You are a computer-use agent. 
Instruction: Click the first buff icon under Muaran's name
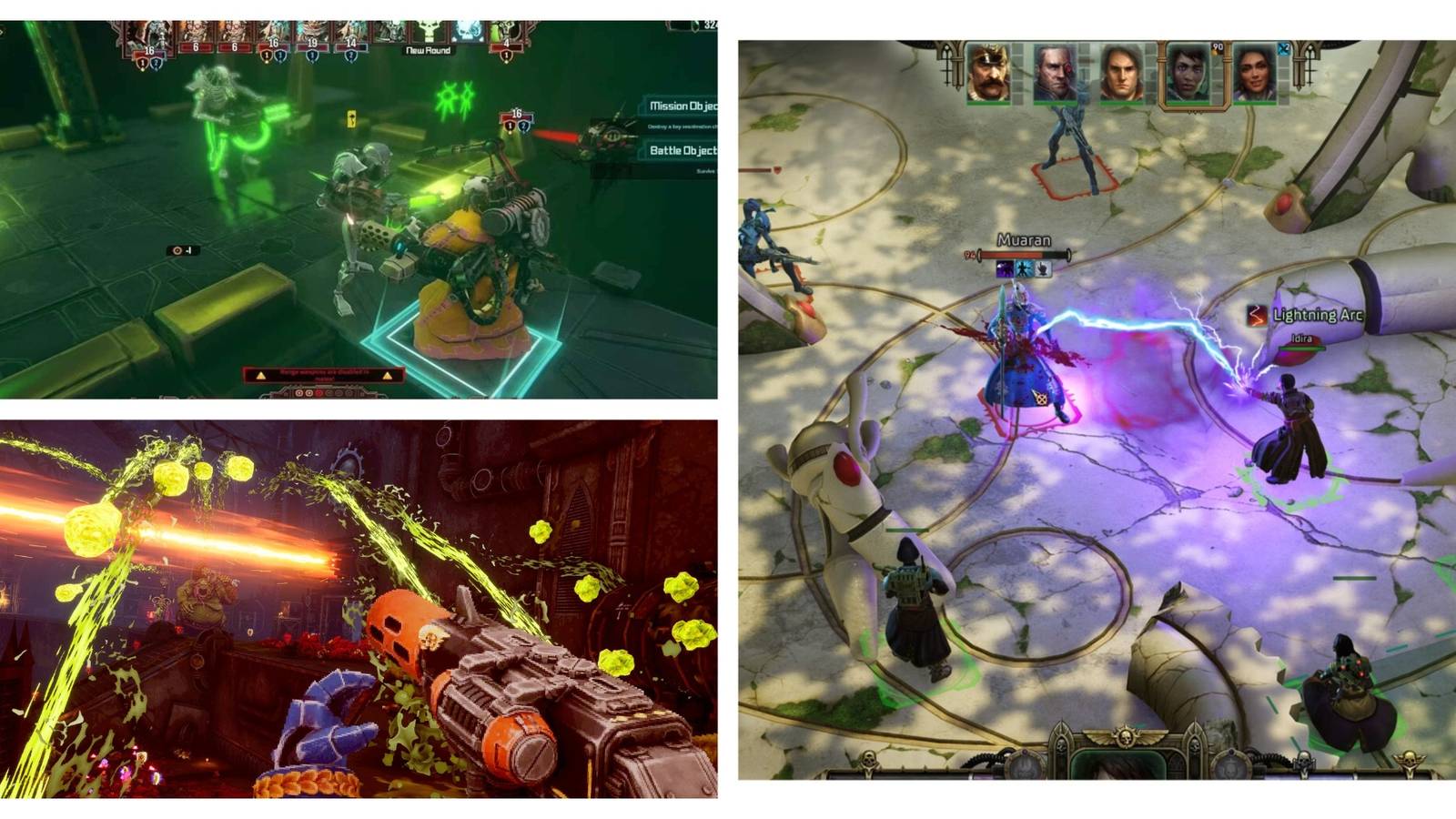[1004, 268]
